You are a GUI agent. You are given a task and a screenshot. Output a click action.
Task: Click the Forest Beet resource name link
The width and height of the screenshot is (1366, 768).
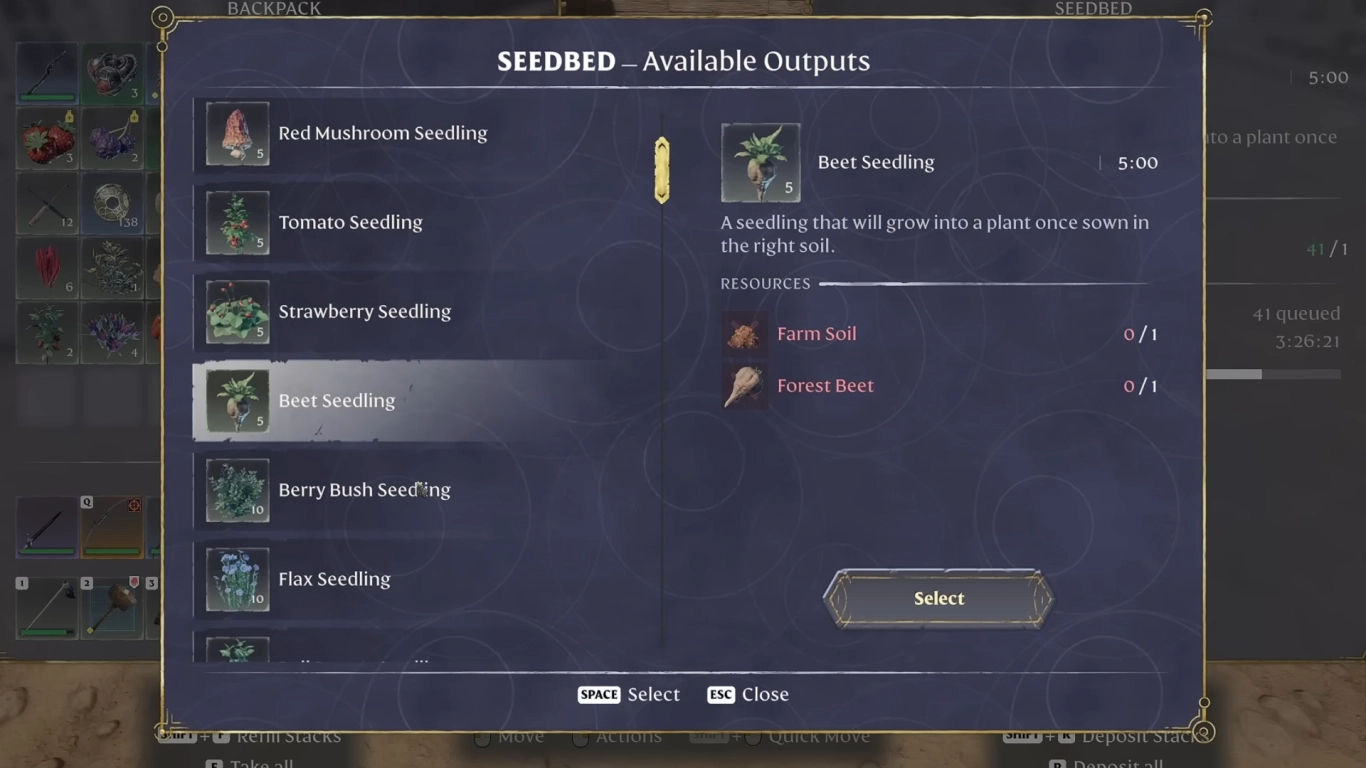[825, 385]
